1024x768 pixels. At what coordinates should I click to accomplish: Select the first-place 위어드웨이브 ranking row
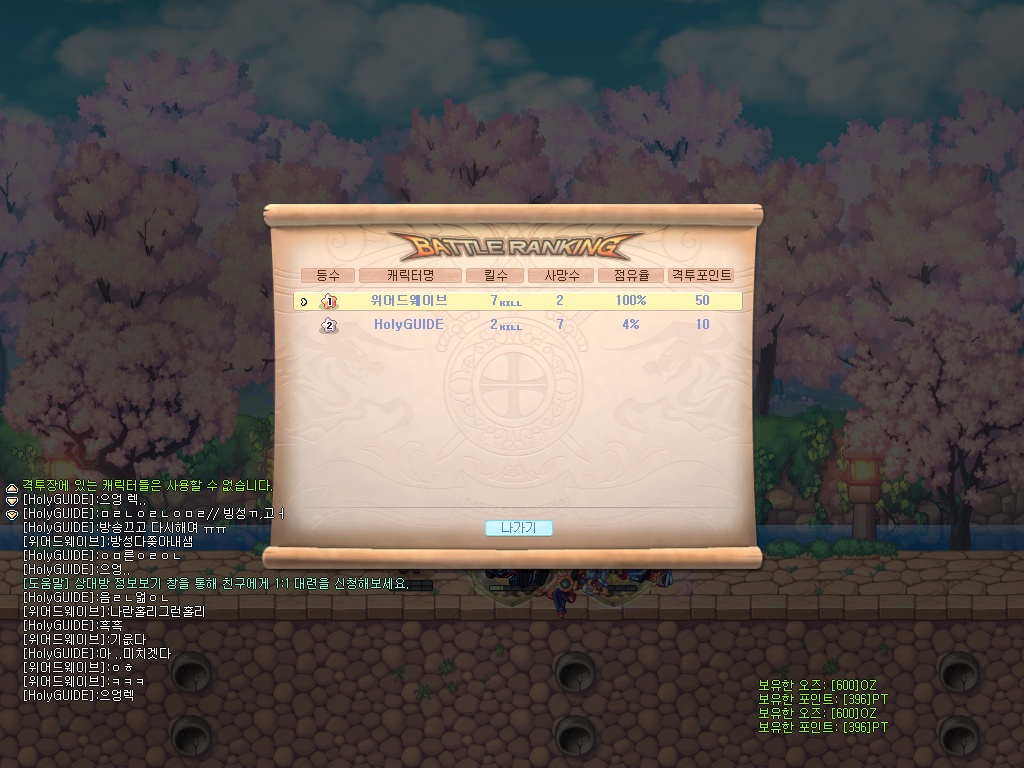(518, 300)
